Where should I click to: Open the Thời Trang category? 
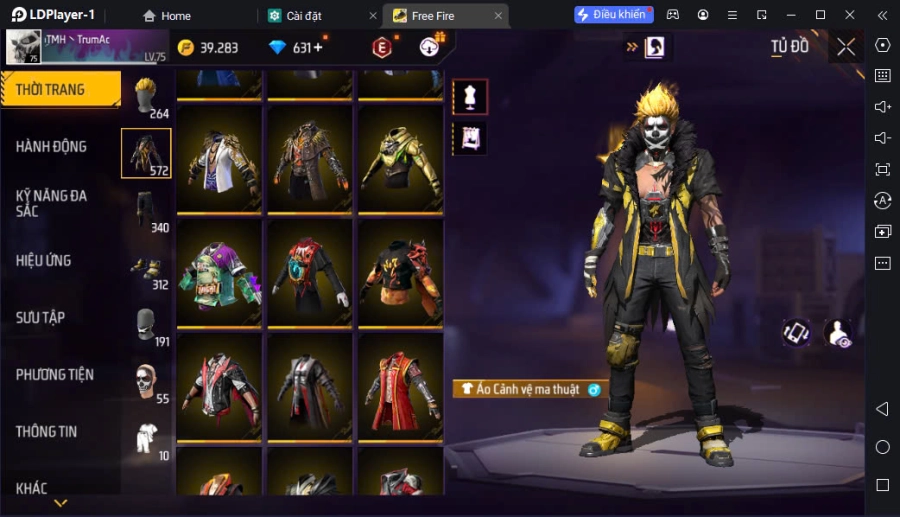60,90
